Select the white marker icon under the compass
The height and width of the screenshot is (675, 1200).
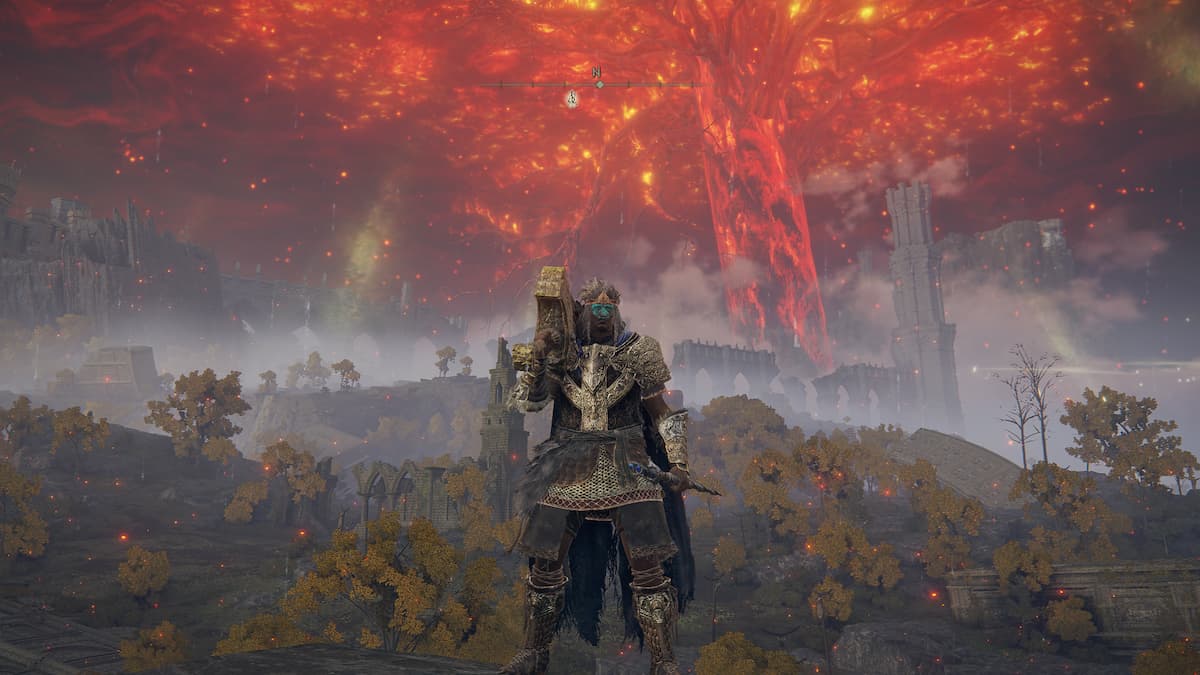click(x=571, y=98)
